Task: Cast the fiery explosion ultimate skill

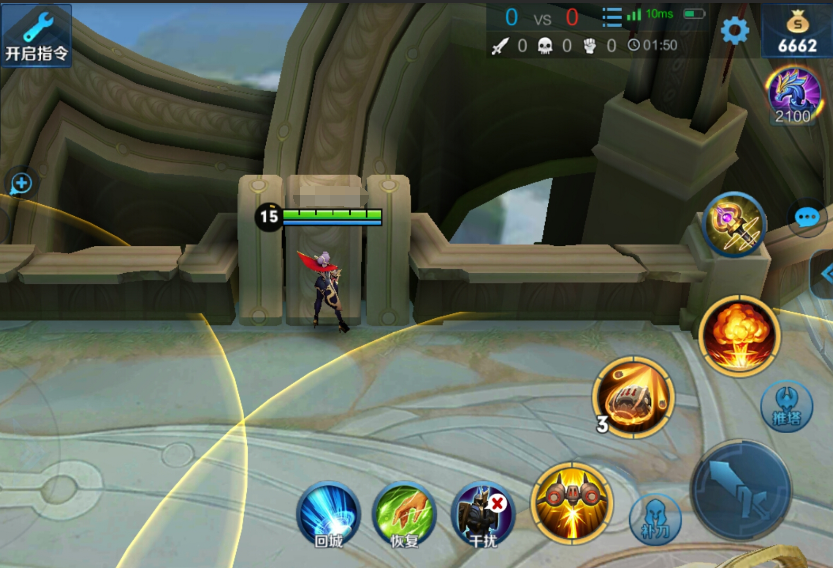Action: point(738,335)
